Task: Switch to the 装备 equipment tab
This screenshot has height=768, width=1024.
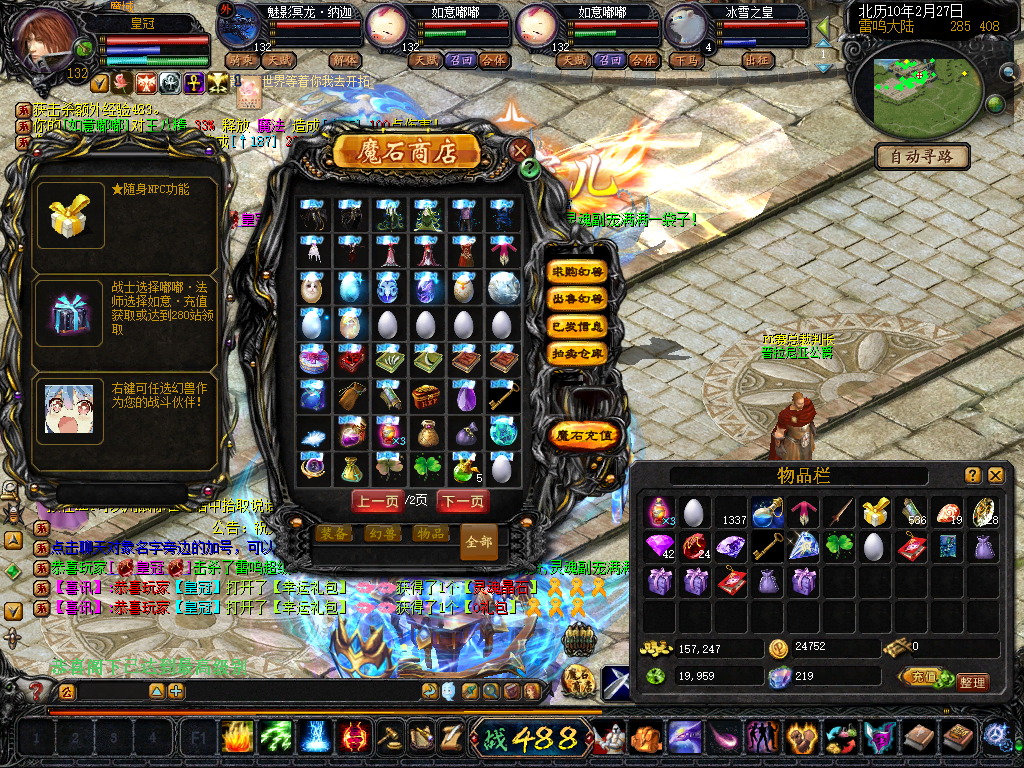Action: (x=333, y=534)
